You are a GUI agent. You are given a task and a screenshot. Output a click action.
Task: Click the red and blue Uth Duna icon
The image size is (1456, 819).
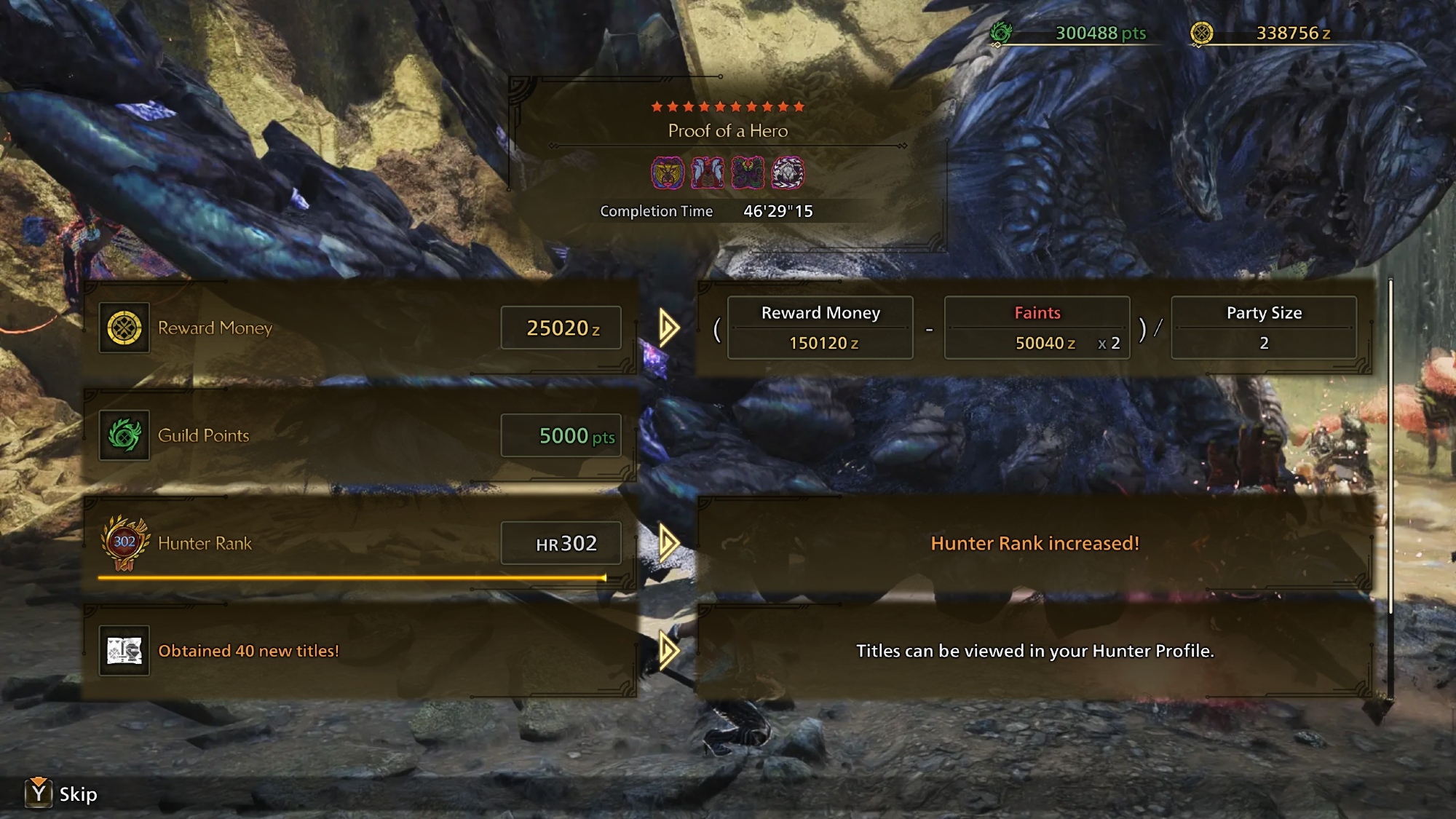[708, 173]
